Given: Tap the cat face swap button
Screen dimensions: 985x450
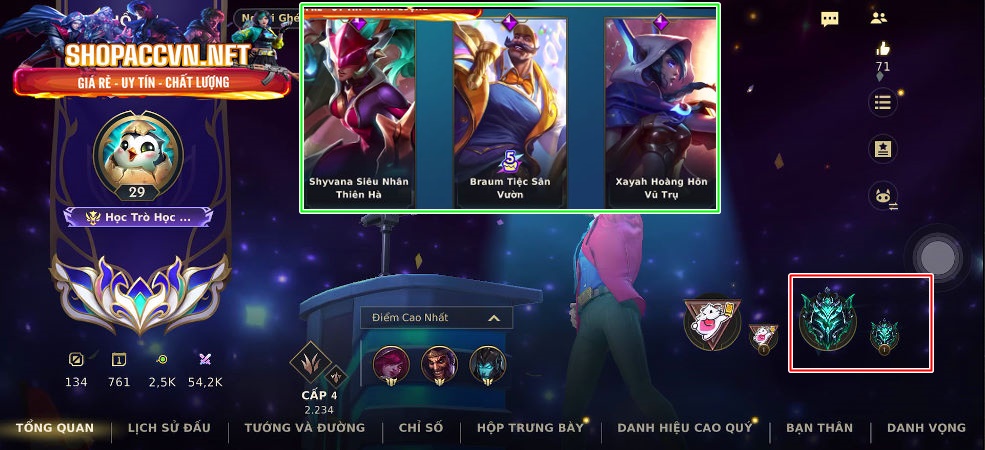Looking at the screenshot, I should point(883,197).
